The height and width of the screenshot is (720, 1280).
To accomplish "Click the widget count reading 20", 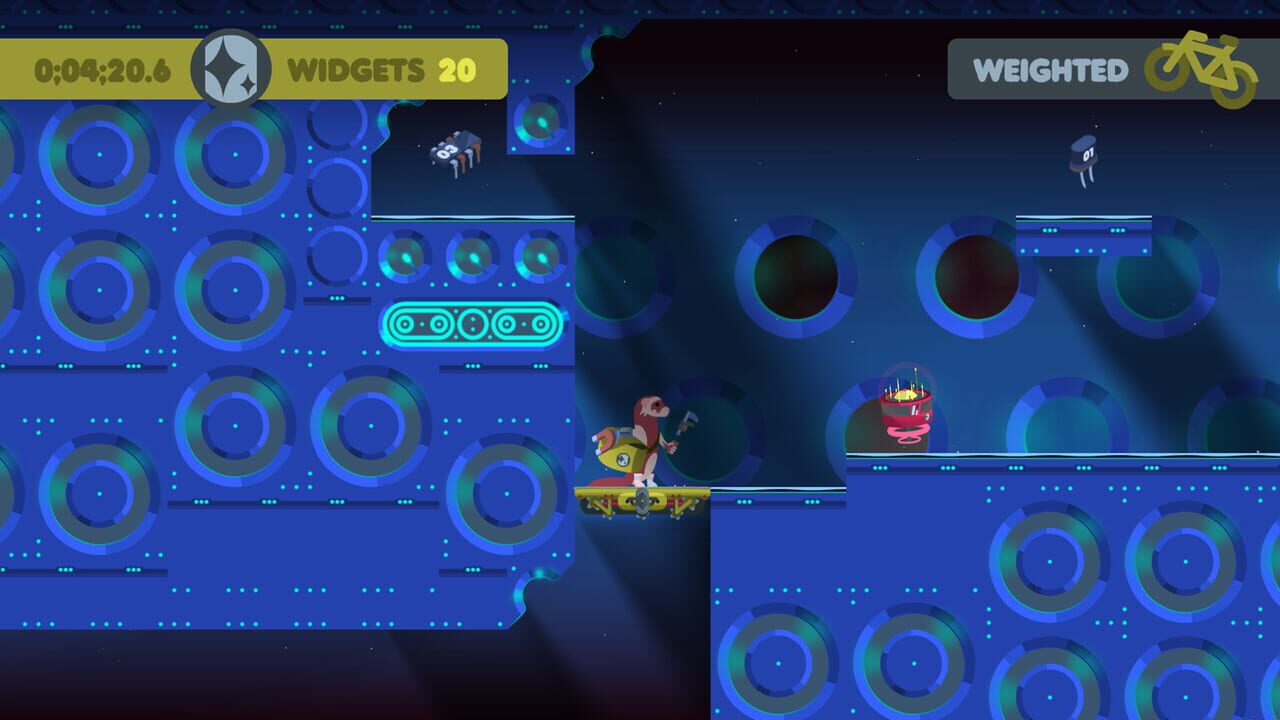I will click(x=458, y=70).
